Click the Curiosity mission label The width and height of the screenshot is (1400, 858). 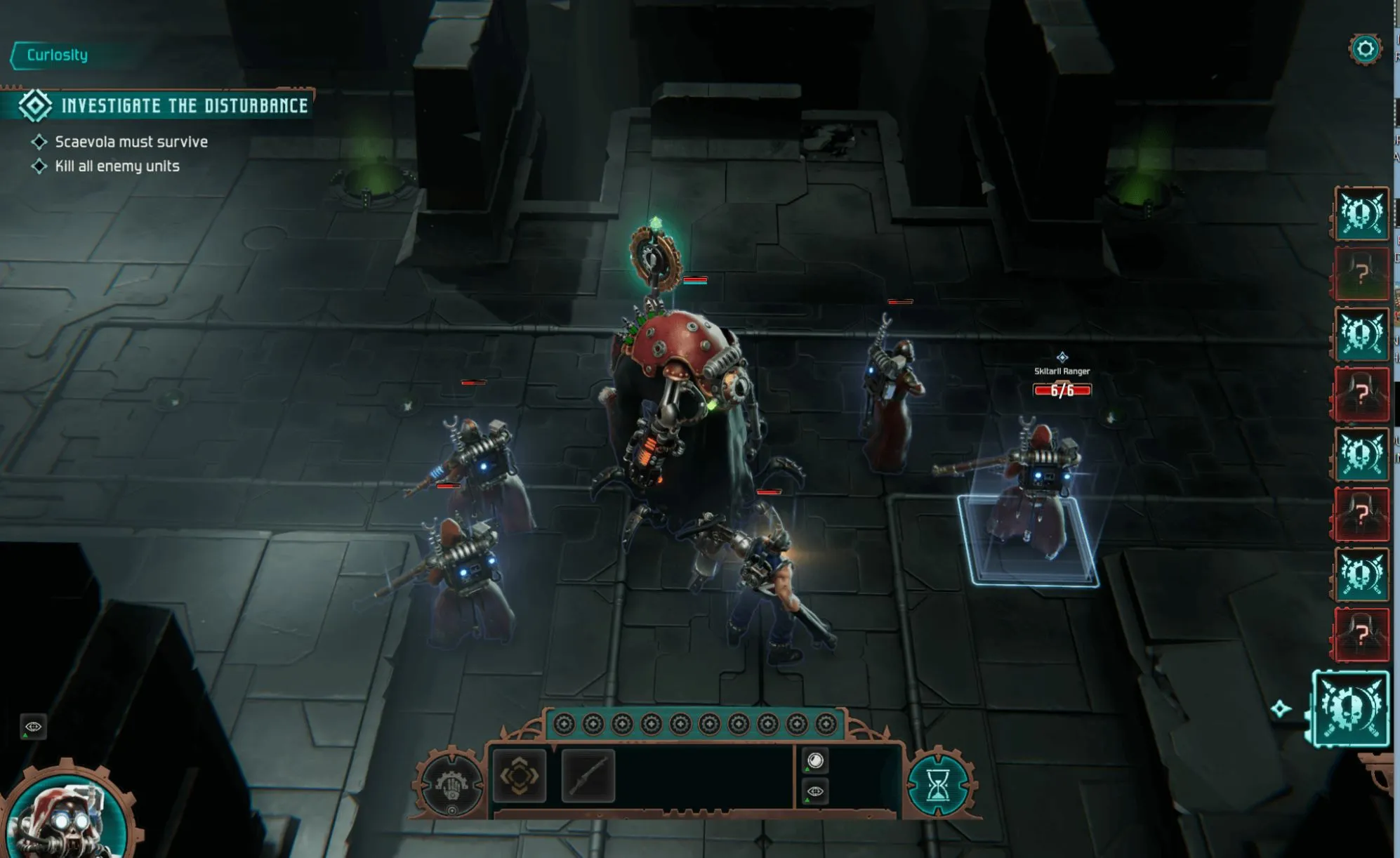[57, 55]
